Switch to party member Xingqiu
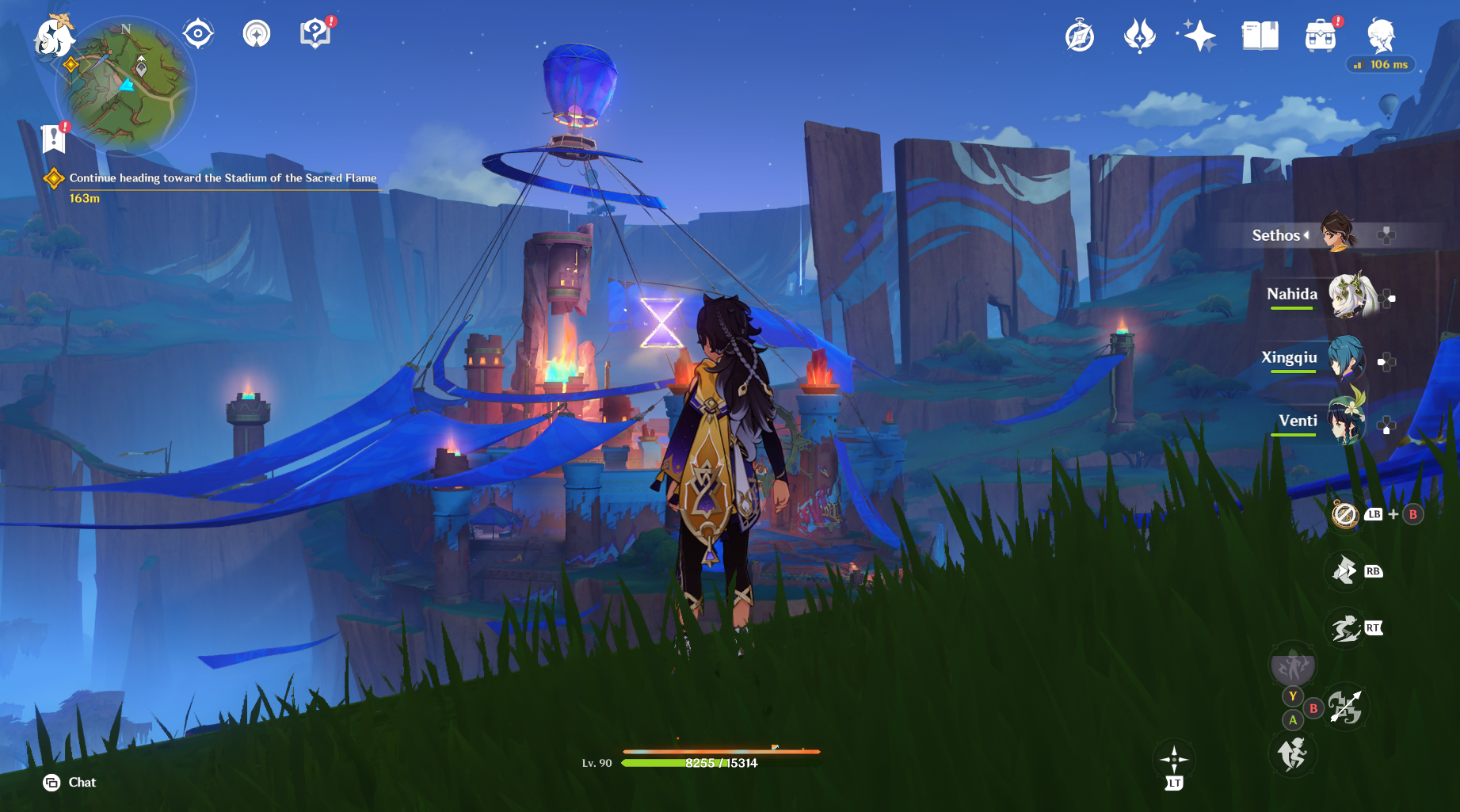1460x812 pixels. coord(1346,359)
